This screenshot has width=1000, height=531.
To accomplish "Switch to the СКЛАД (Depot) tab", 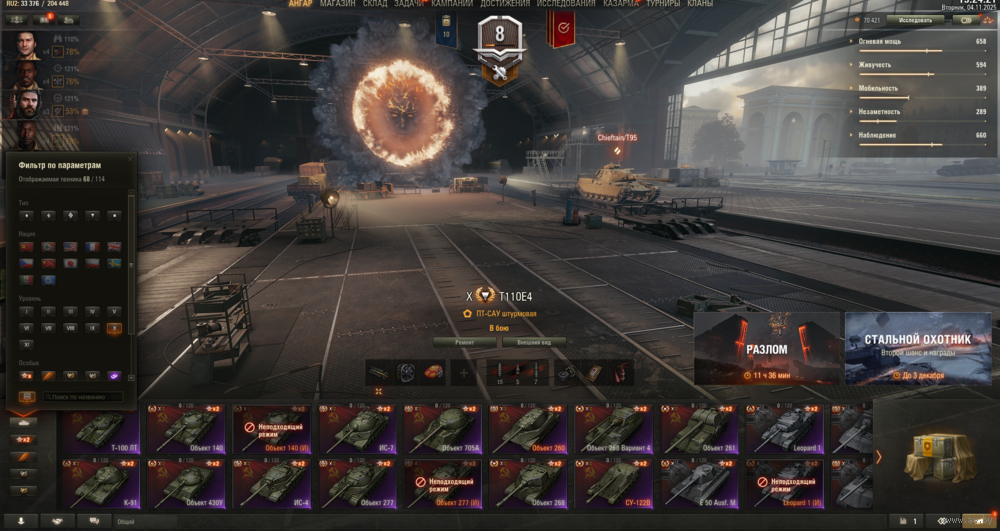I will pos(374,4).
